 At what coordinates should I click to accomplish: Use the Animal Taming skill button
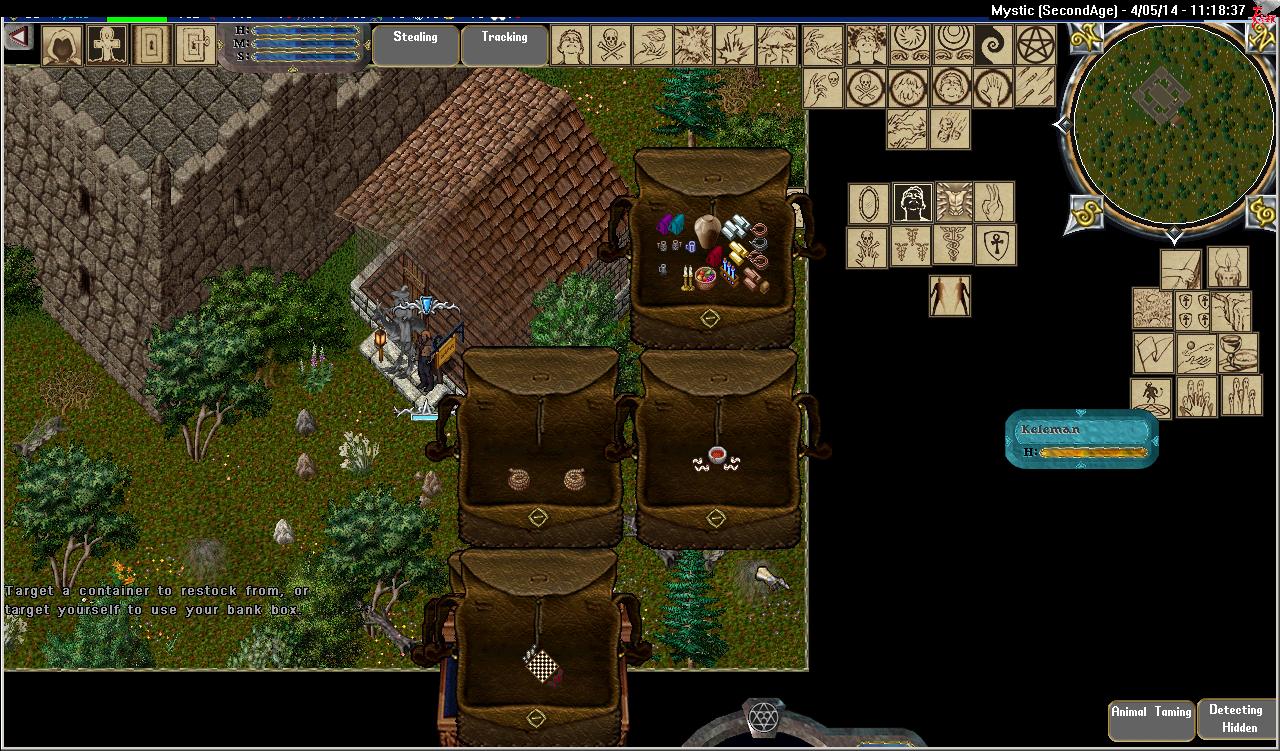click(1151, 719)
